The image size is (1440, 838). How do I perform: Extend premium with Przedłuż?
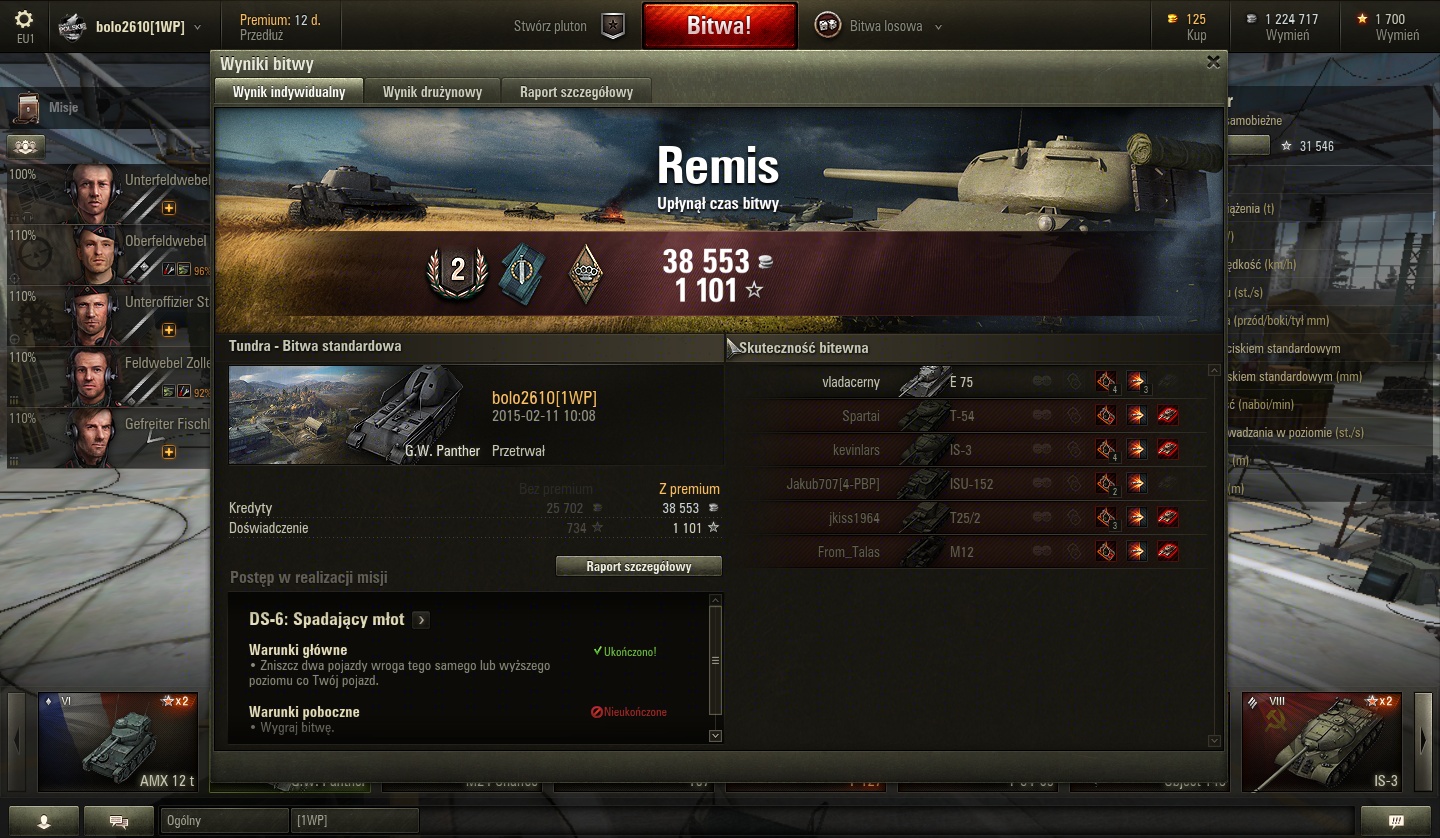point(262,35)
